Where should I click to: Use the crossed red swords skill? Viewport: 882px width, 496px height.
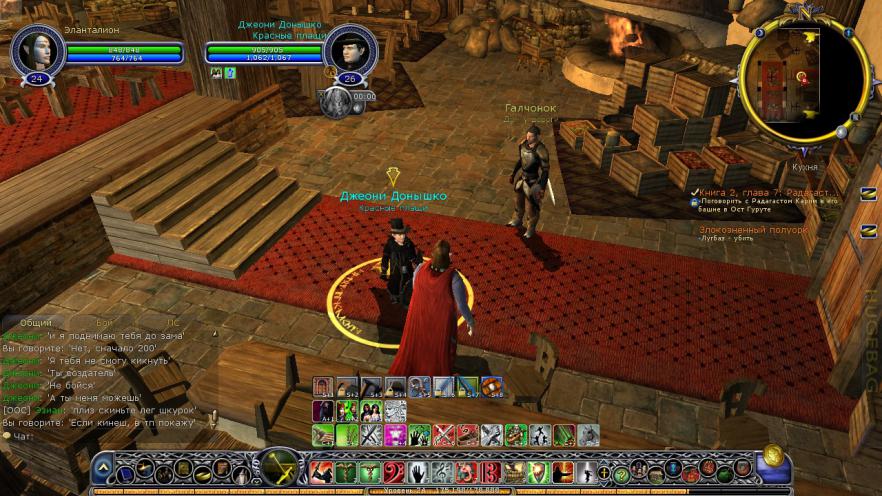[443, 435]
